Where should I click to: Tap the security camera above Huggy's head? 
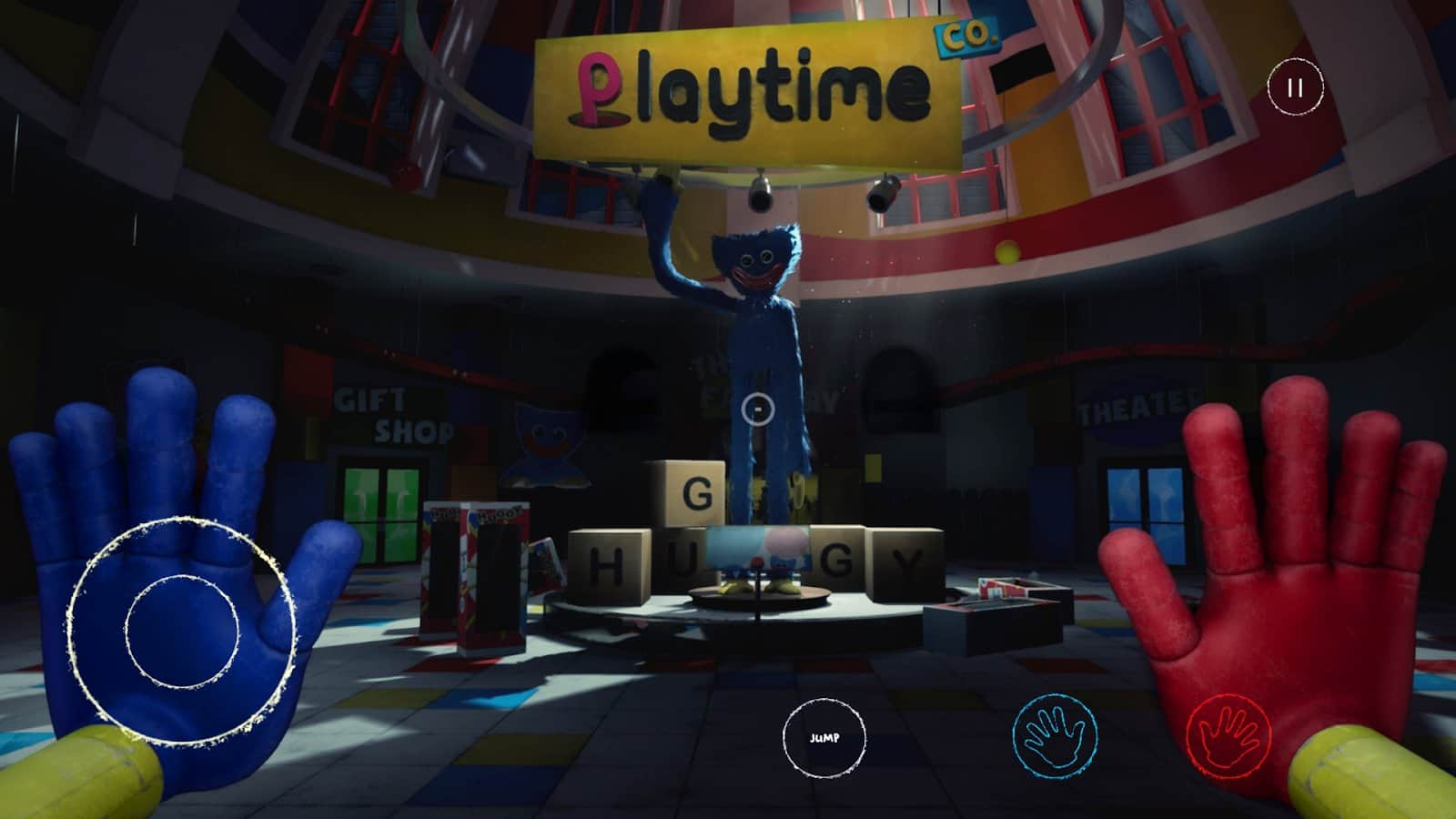pos(759,194)
